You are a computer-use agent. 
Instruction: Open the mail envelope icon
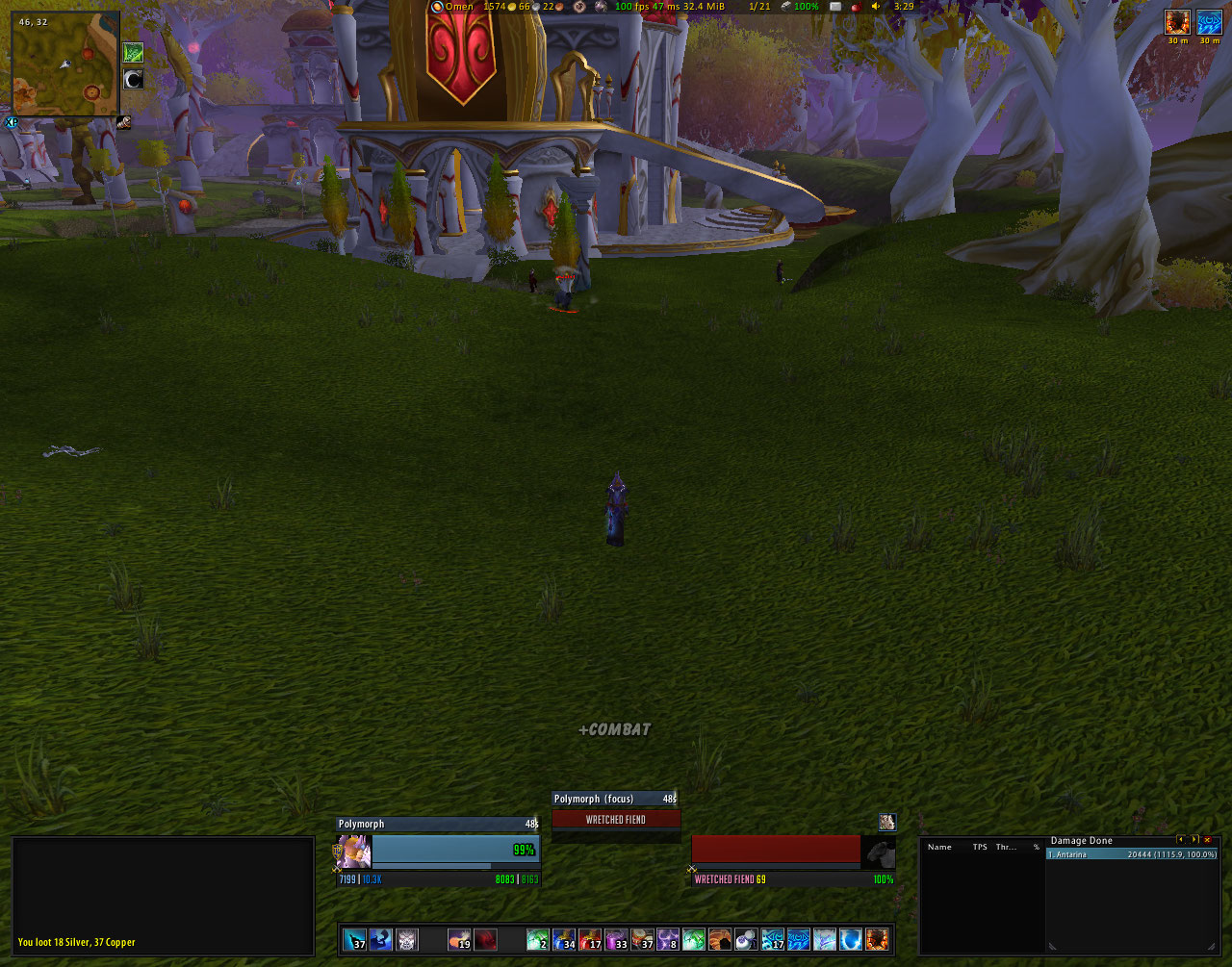click(x=835, y=6)
